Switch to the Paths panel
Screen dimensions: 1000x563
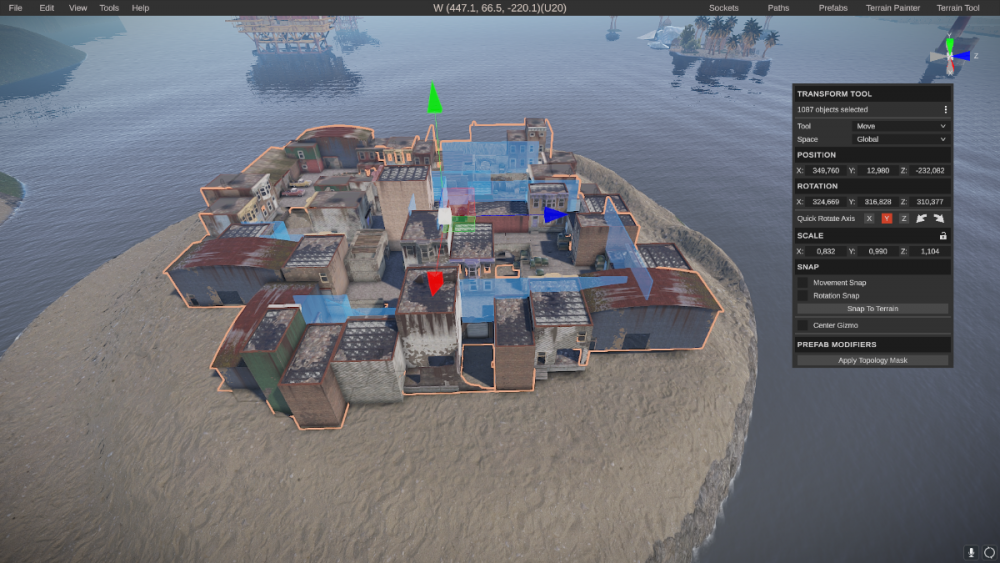coord(778,8)
